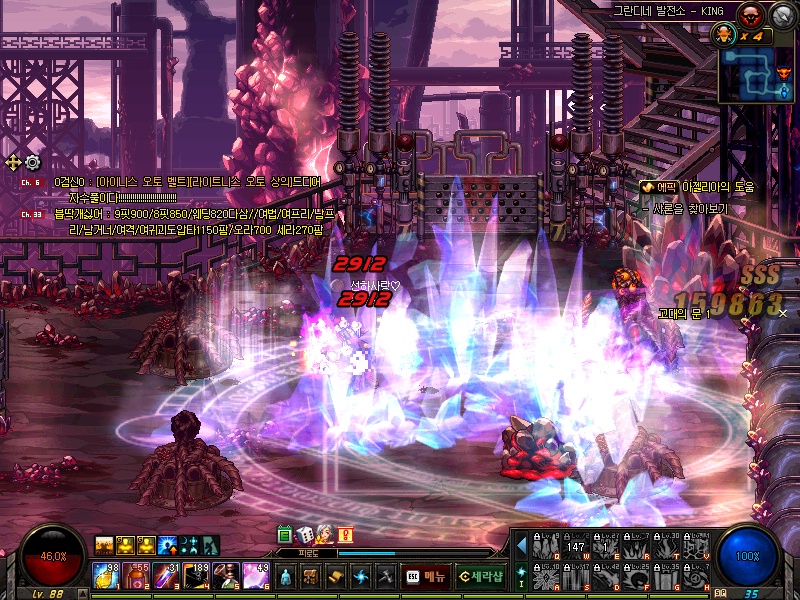800x600 pixels.
Task: Use the red potion in quick slot 2
Action: (137, 575)
